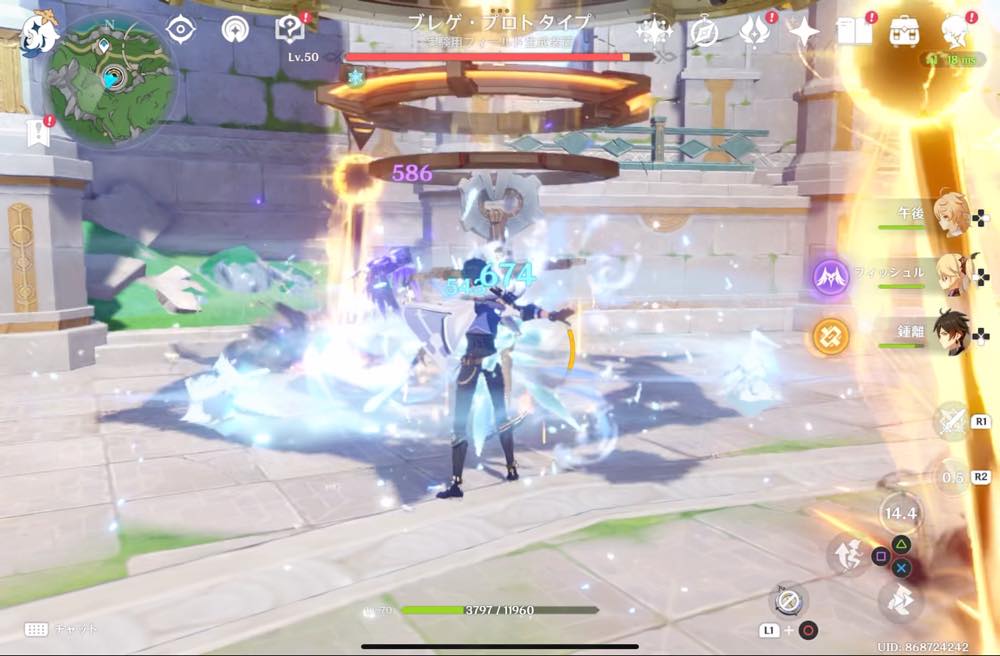Open the quest guide icon with question mark
1000x656 pixels.
[290, 30]
